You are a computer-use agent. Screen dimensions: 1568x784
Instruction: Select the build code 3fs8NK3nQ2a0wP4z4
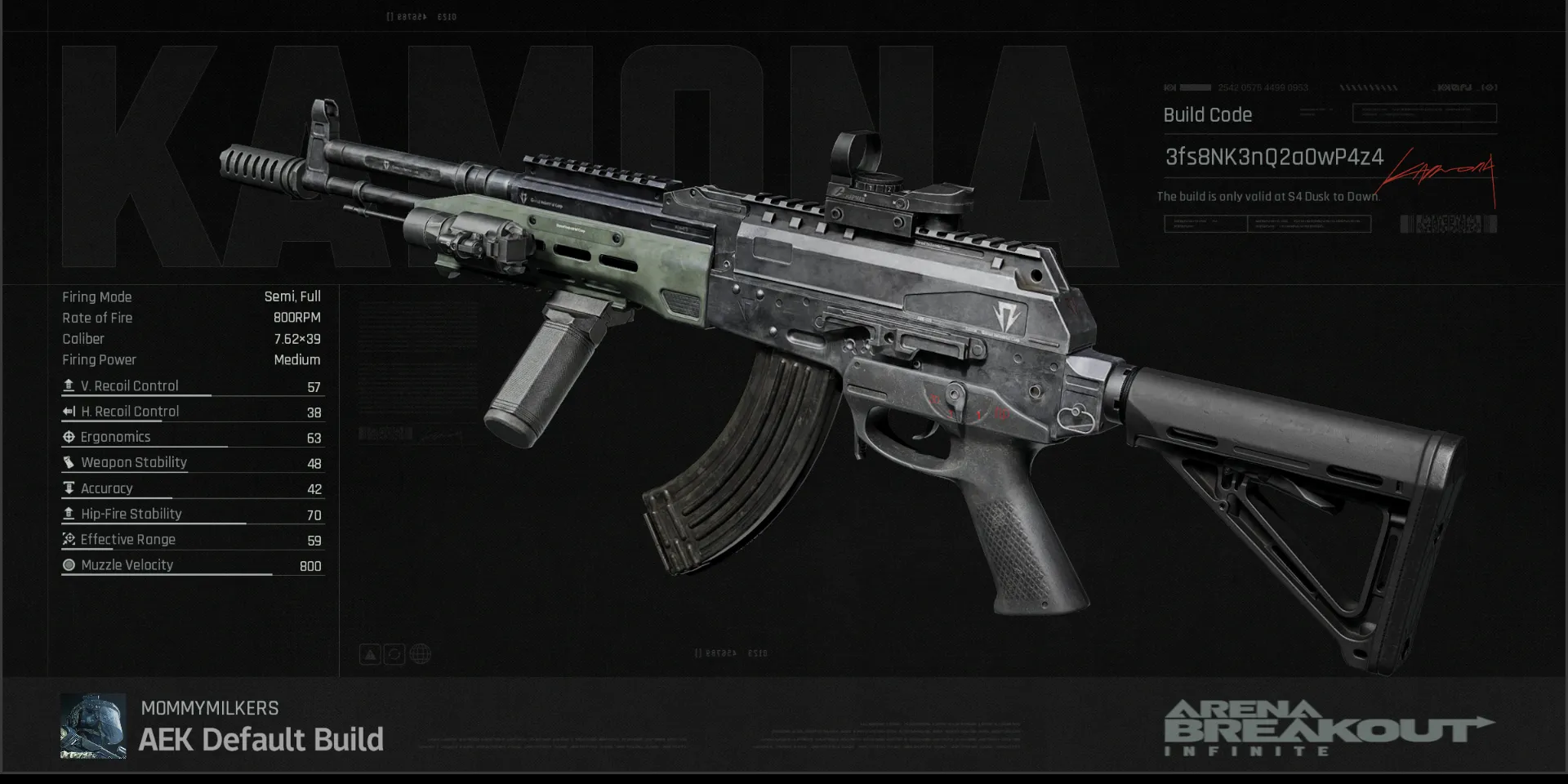click(1273, 157)
